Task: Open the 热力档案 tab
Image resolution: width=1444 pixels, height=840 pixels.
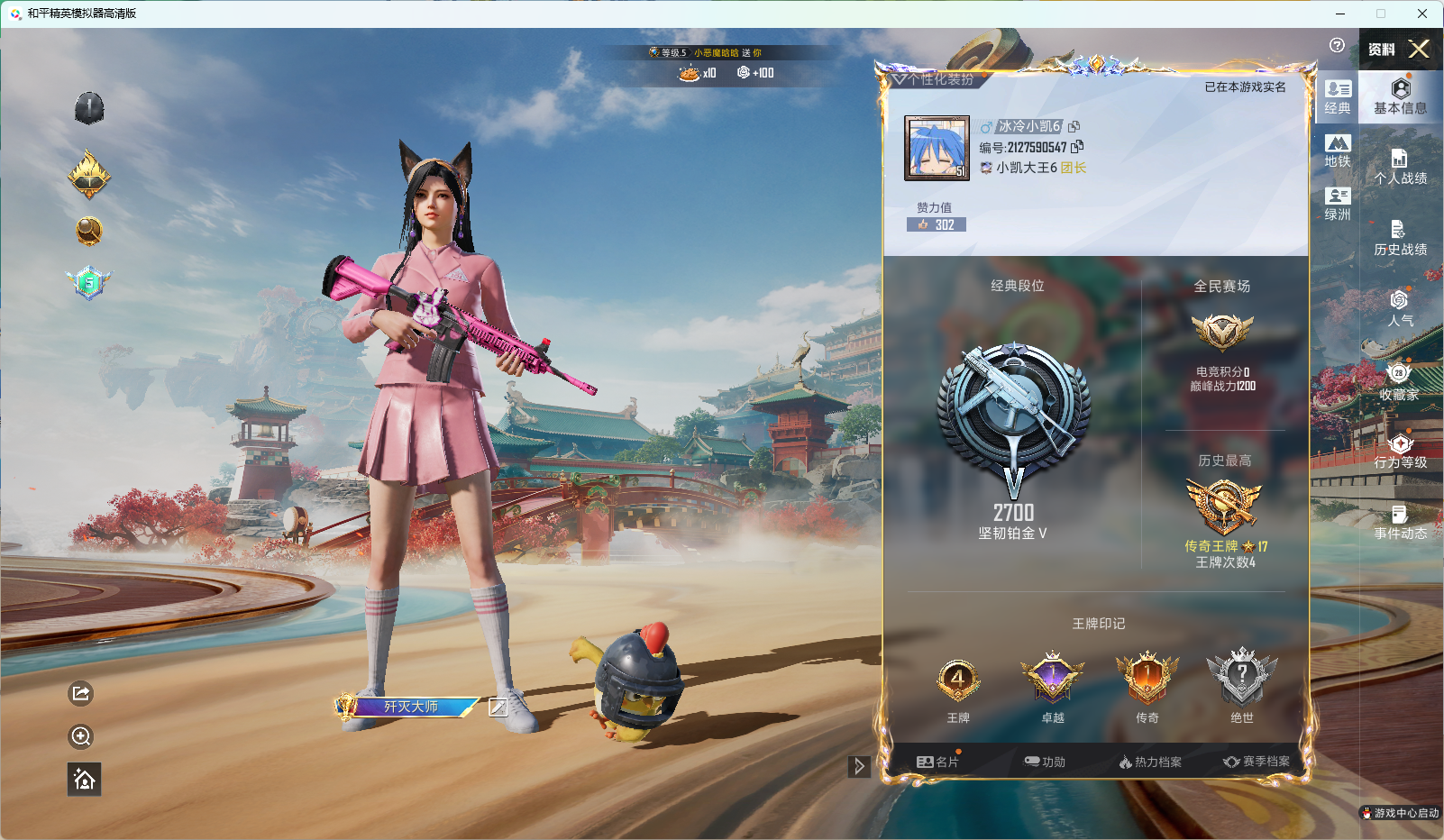Action: [1150, 762]
